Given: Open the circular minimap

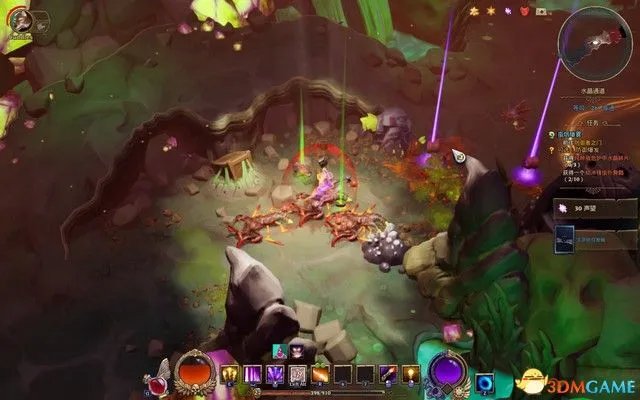Looking at the screenshot, I should tap(595, 39).
